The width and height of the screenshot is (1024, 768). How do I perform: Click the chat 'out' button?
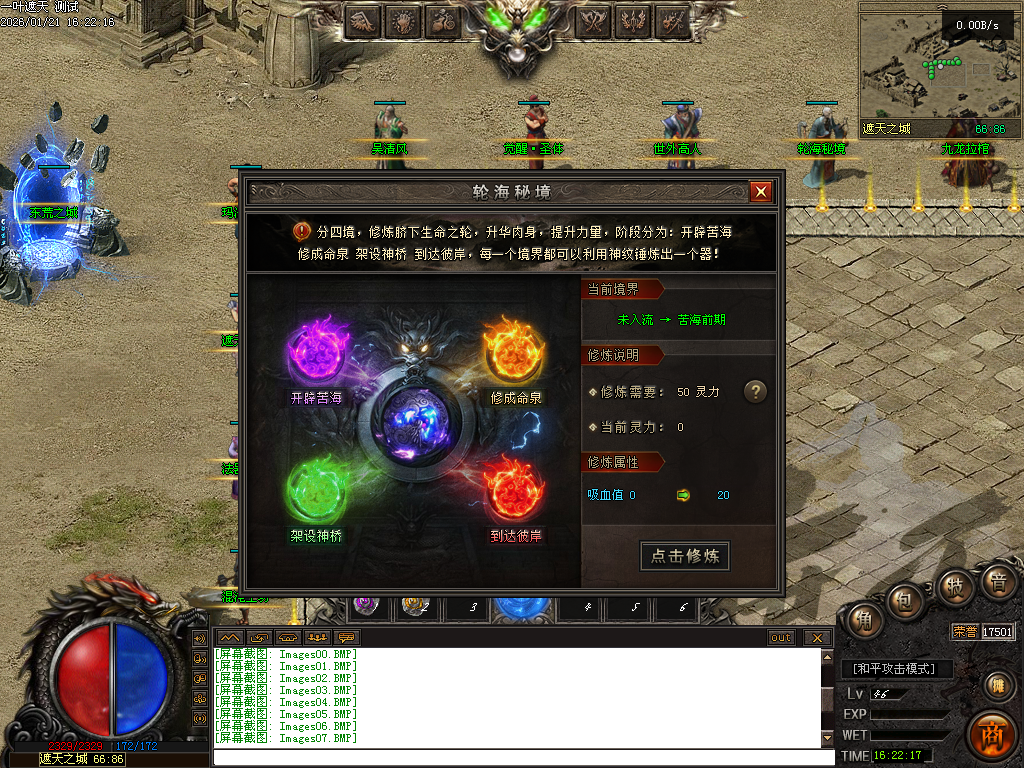[x=781, y=637]
